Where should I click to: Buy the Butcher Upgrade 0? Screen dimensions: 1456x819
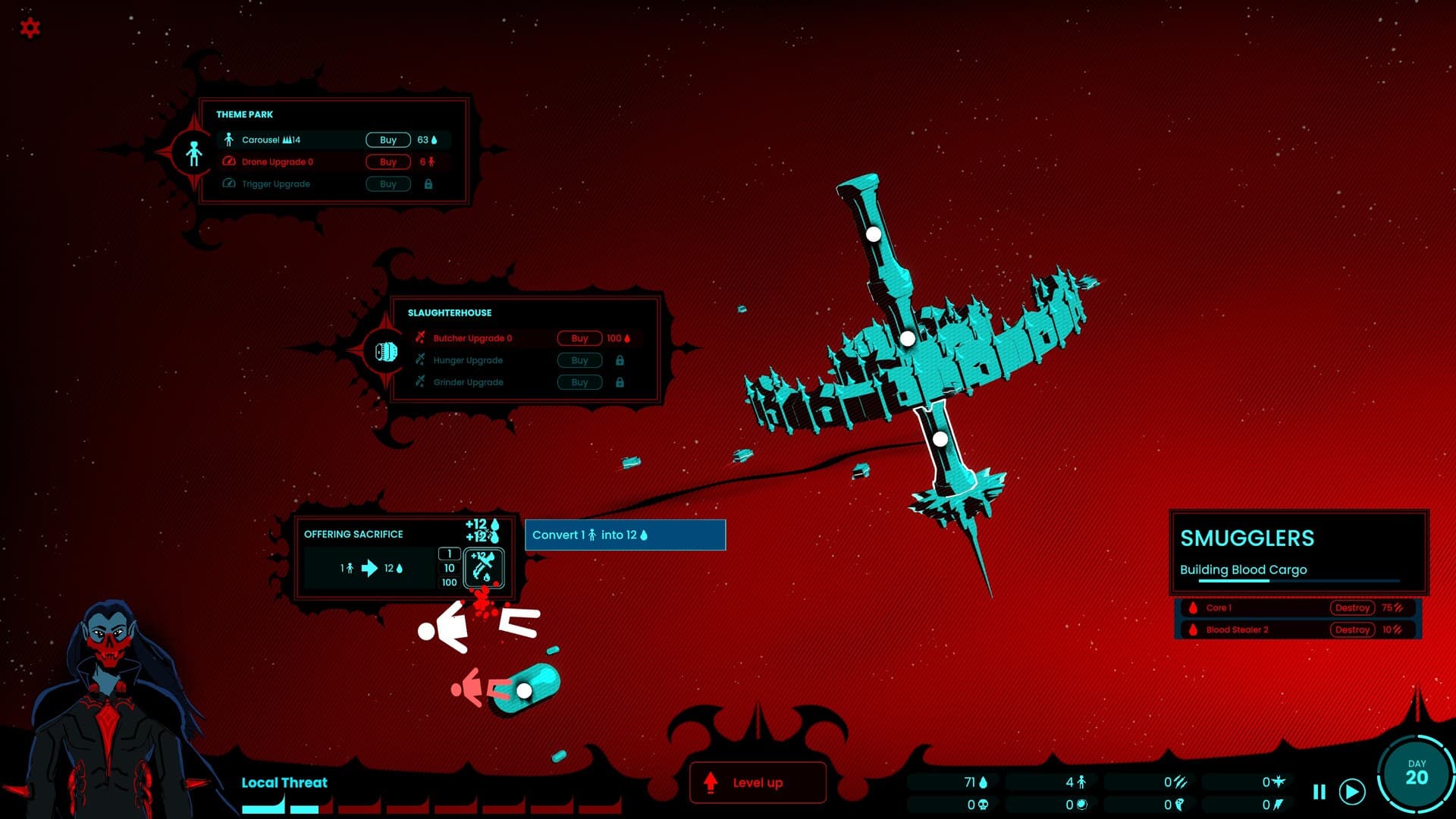point(579,338)
